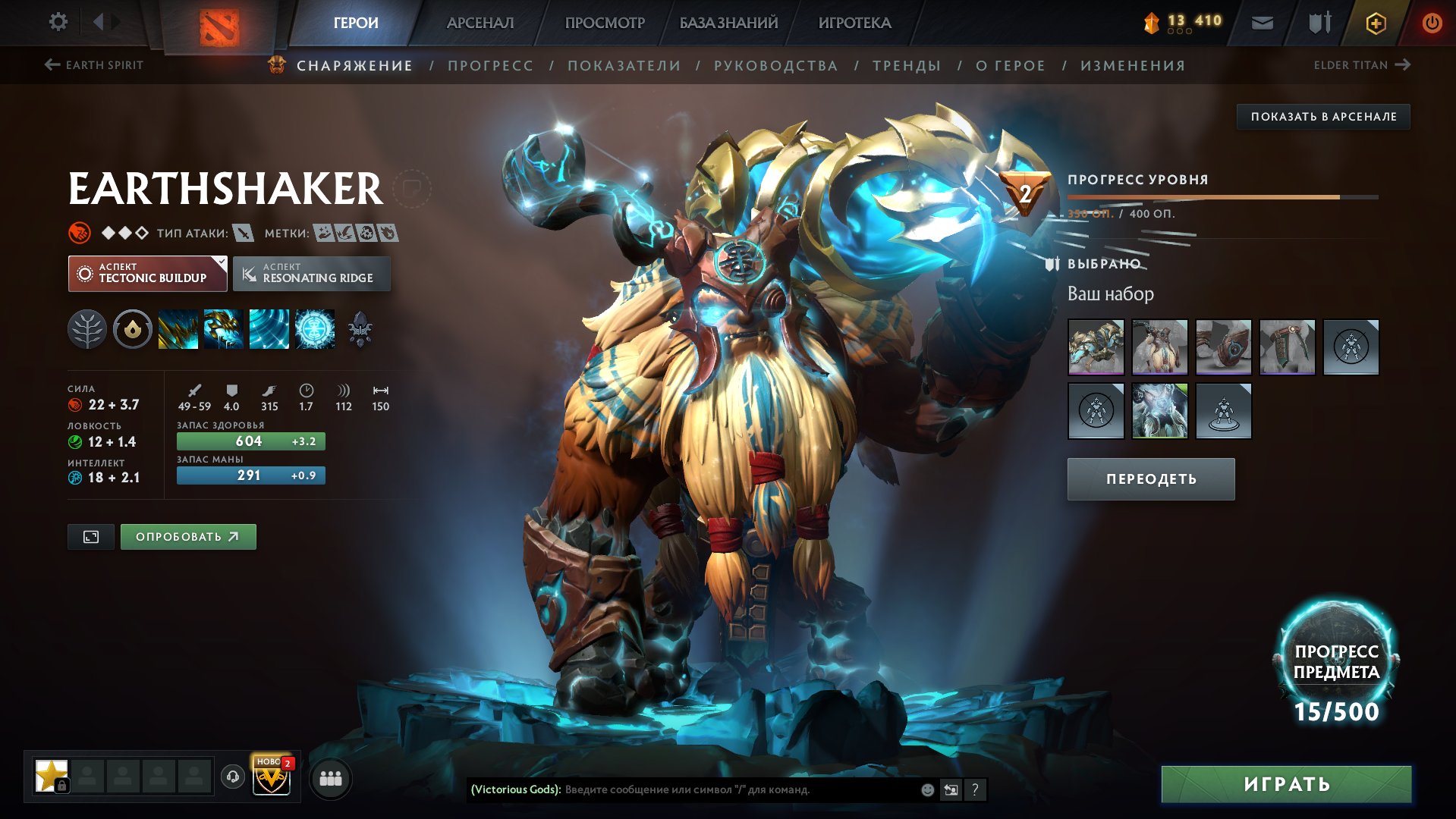1456x819 pixels.
Task: Open the ПРОГРЕСС tab
Action: coord(489,65)
